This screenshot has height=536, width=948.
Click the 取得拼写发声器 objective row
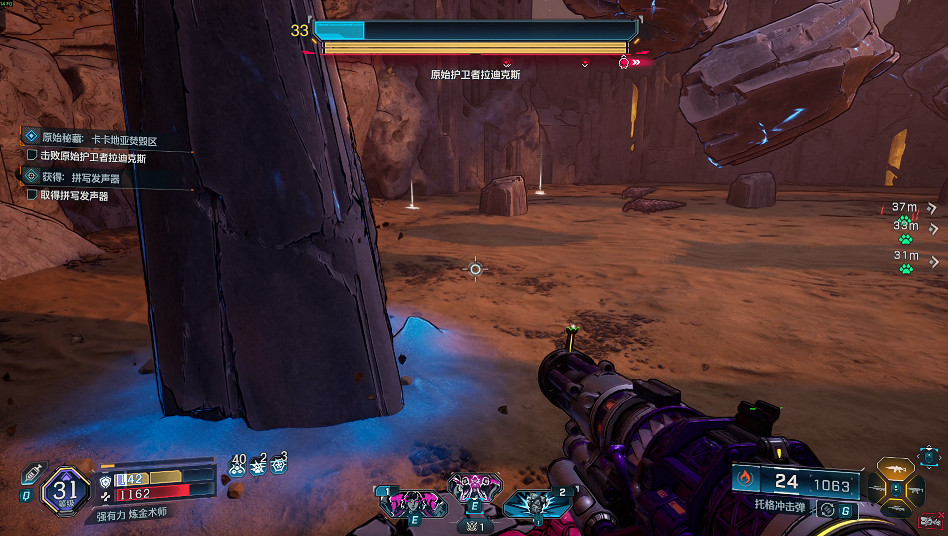(73, 196)
